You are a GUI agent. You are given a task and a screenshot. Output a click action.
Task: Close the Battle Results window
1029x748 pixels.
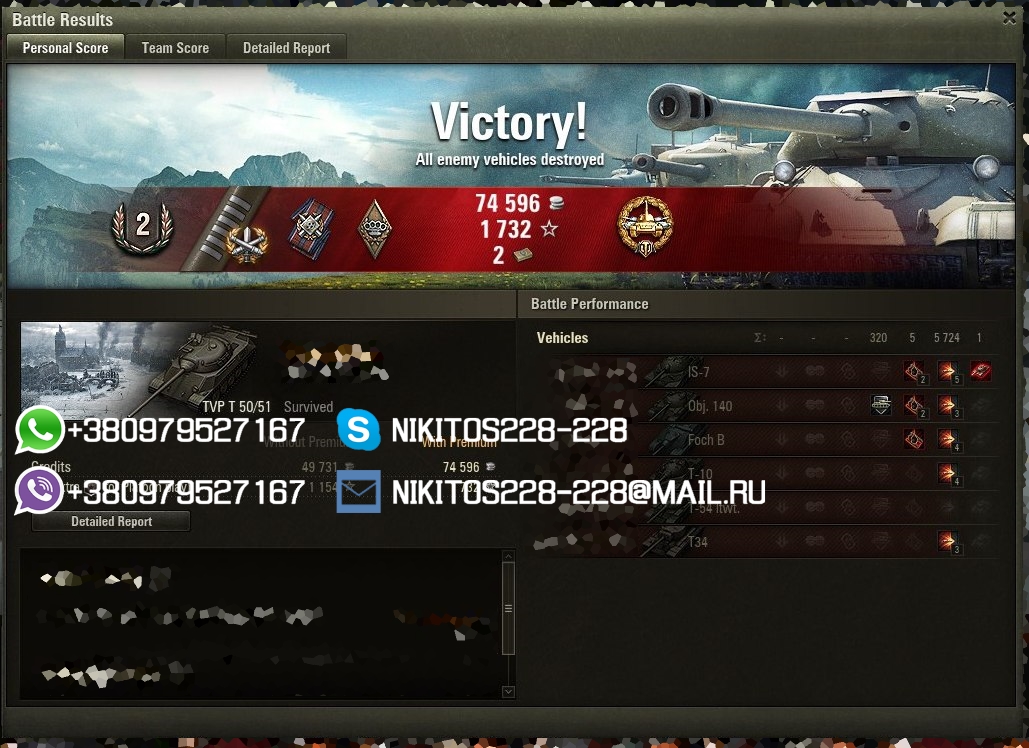(x=1009, y=18)
